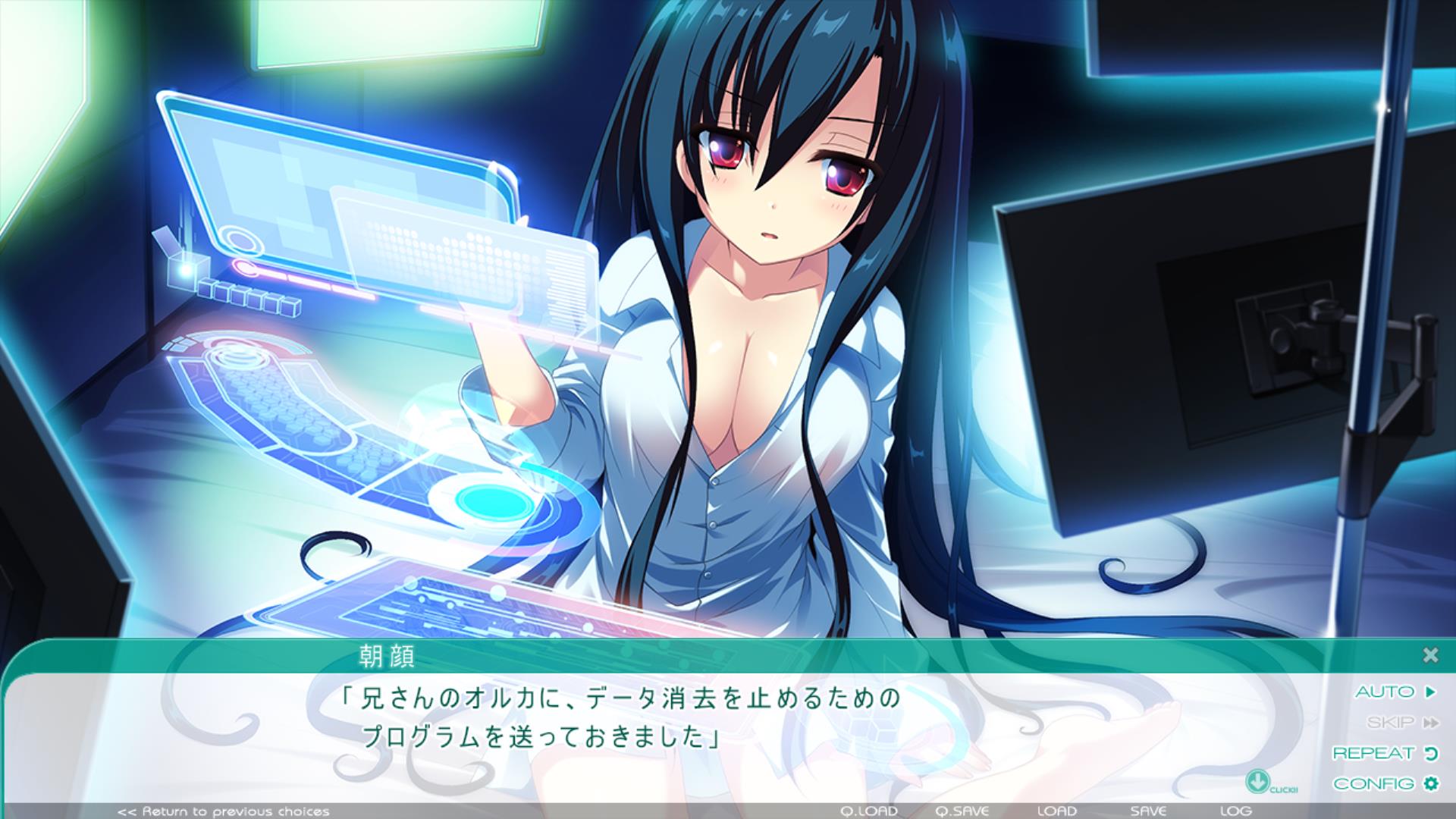This screenshot has height=819, width=1456.
Task: Replay the voice line with REPEAT
Action: coord(1385,753)
